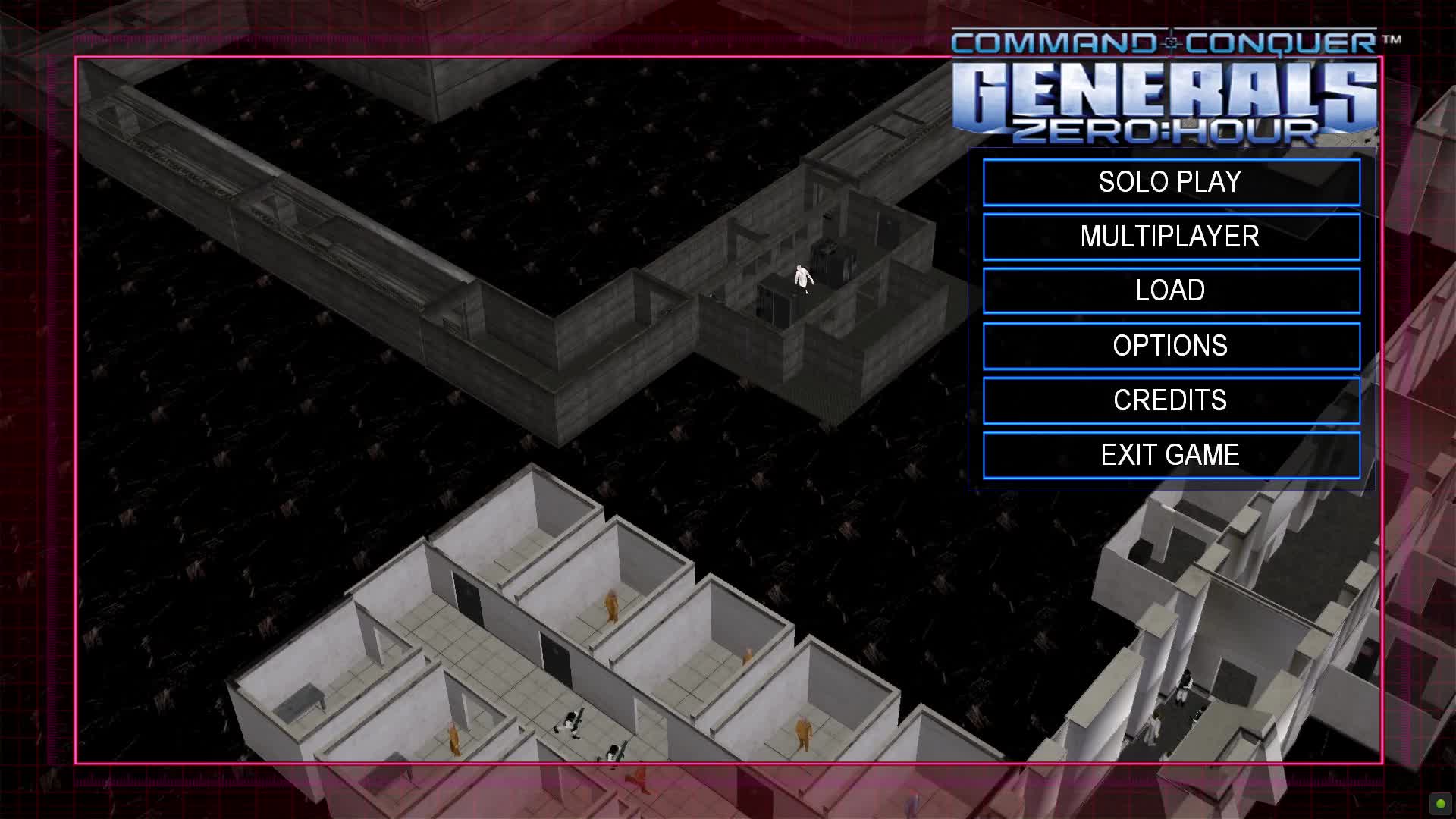Open the Solo Play menu
Image resolution: width=1456 pixels, height=819 pixels.
coord(1171,182)
